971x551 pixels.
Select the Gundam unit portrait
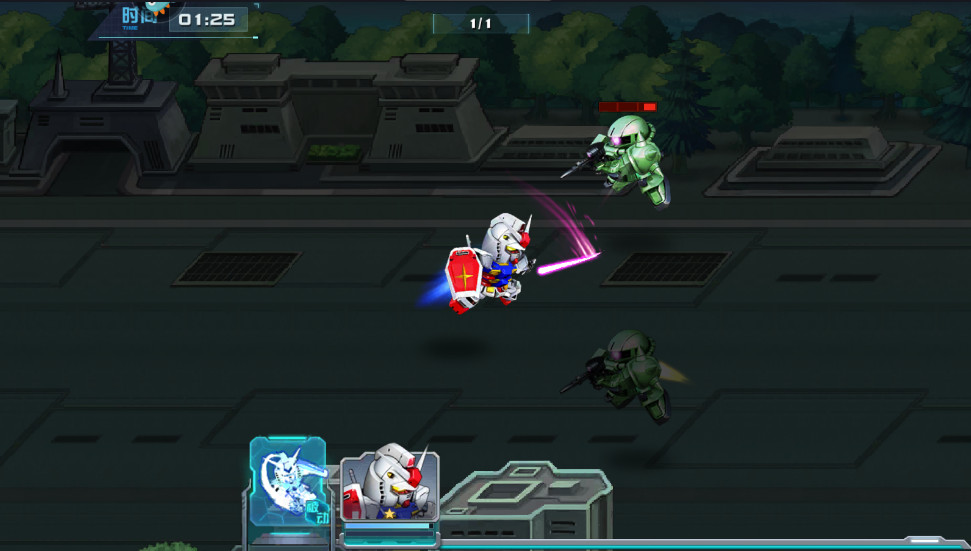(389, 487)
